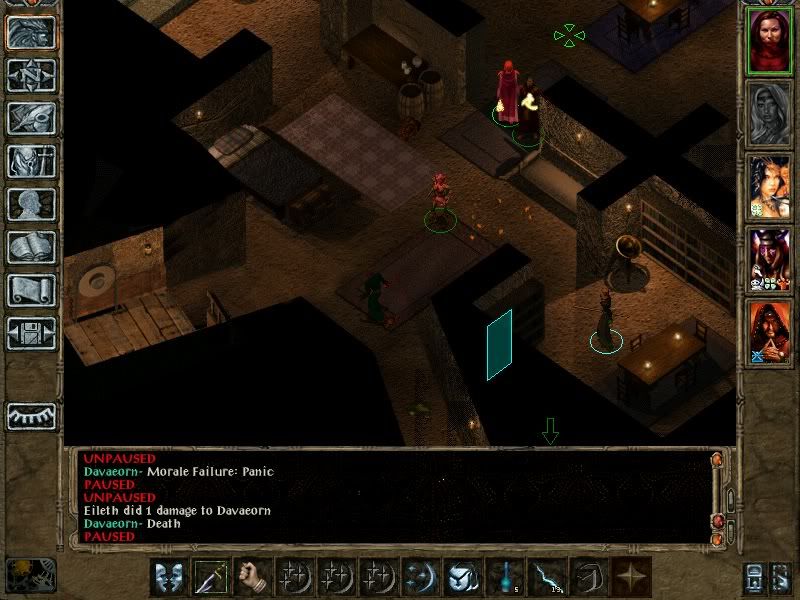
Task: Select the equipped staff weapon slot
Action: coord(212,578)
